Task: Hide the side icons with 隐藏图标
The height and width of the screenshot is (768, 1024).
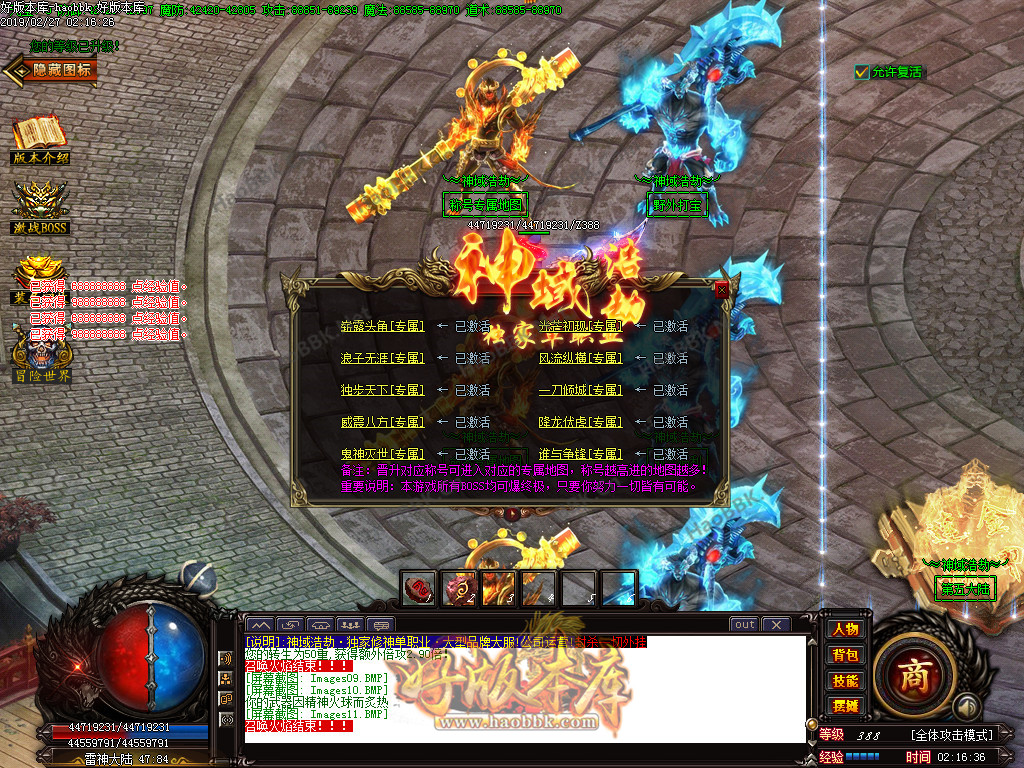Action: [50, 70]
